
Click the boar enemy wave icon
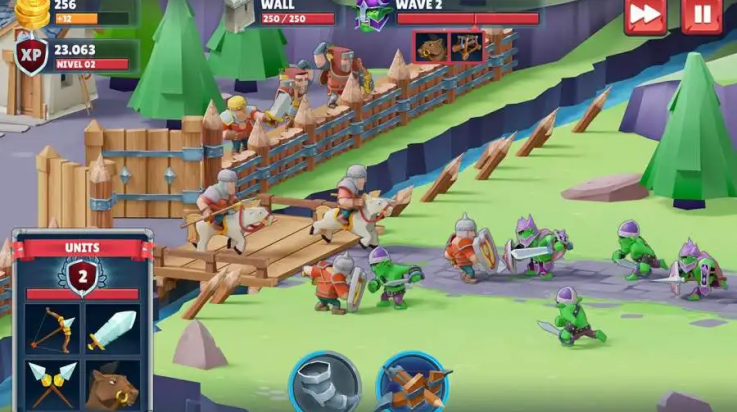point(431,46)
